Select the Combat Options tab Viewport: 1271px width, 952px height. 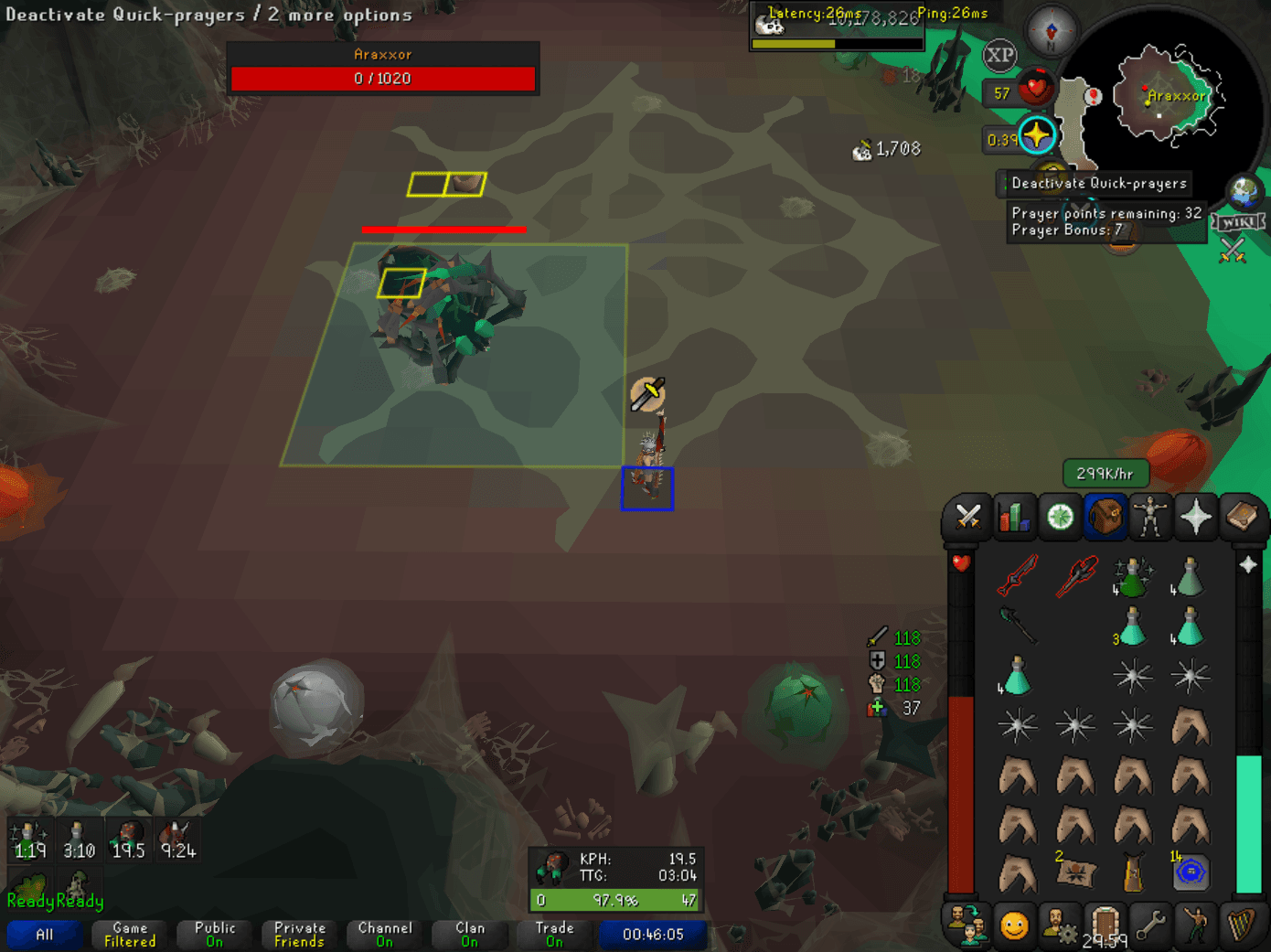tap(967, 518)
